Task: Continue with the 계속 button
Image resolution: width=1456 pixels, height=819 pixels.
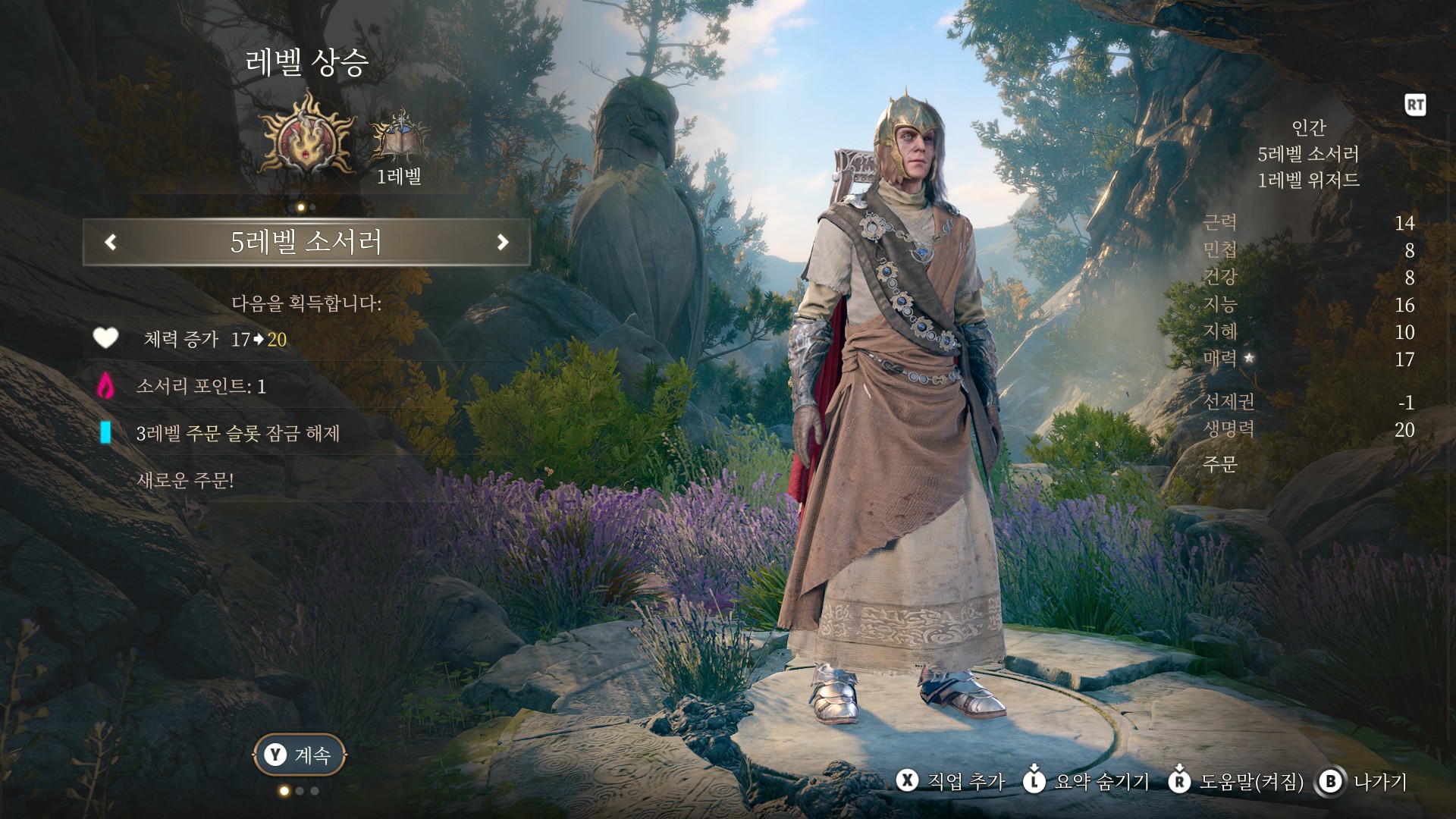Action: [300, 755]
